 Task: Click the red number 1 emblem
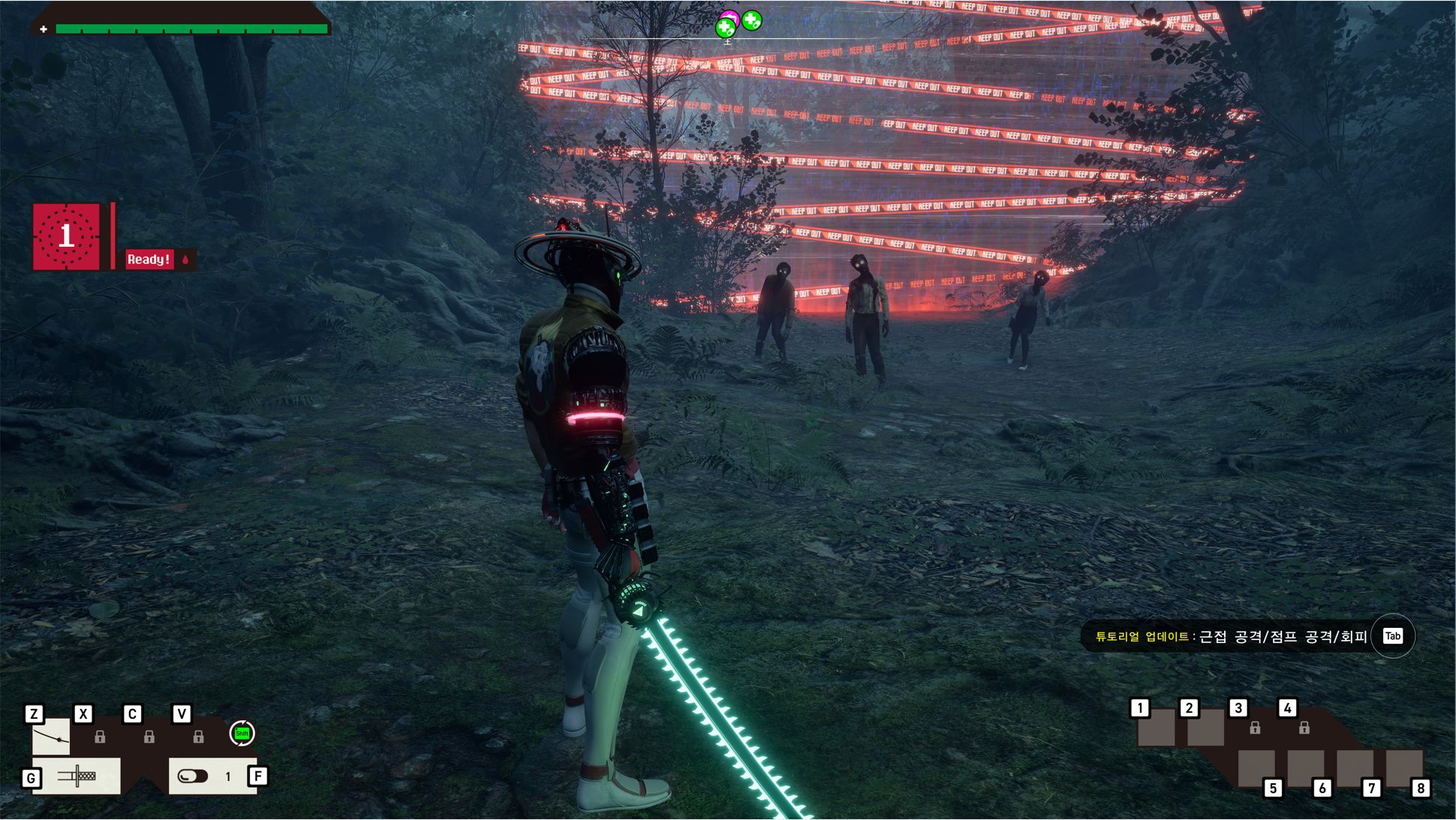point(66,236)
